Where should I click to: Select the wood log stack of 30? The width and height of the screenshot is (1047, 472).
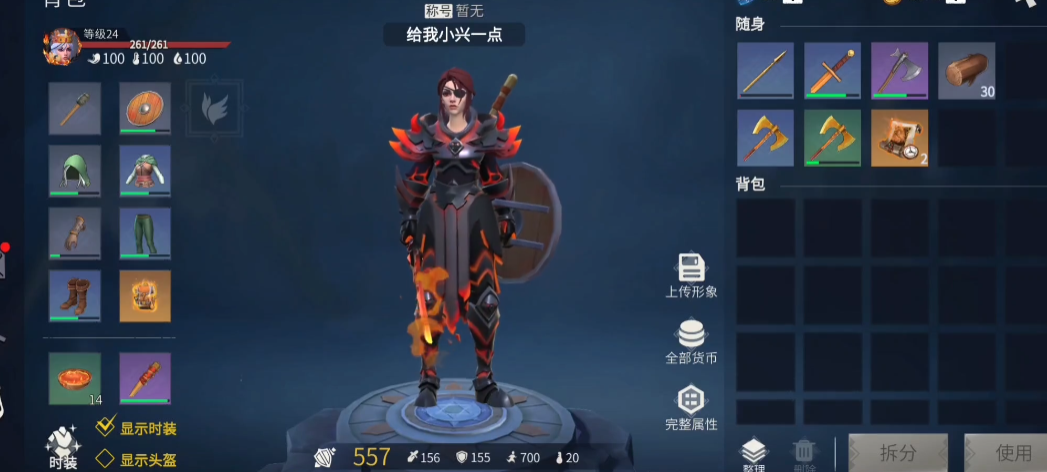point(966,71)
